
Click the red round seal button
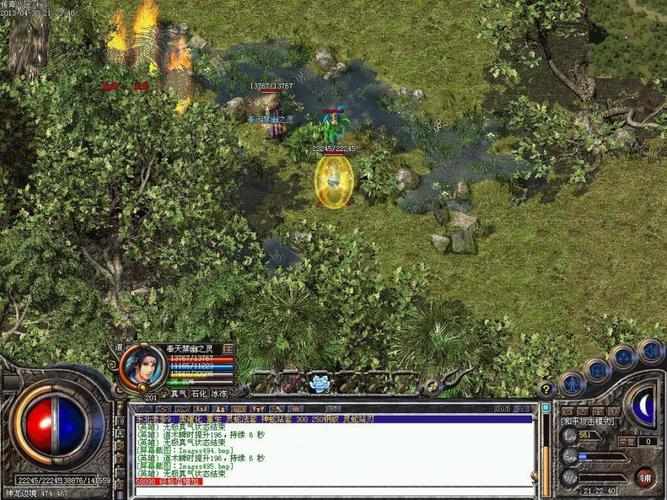tap(644, 476)
